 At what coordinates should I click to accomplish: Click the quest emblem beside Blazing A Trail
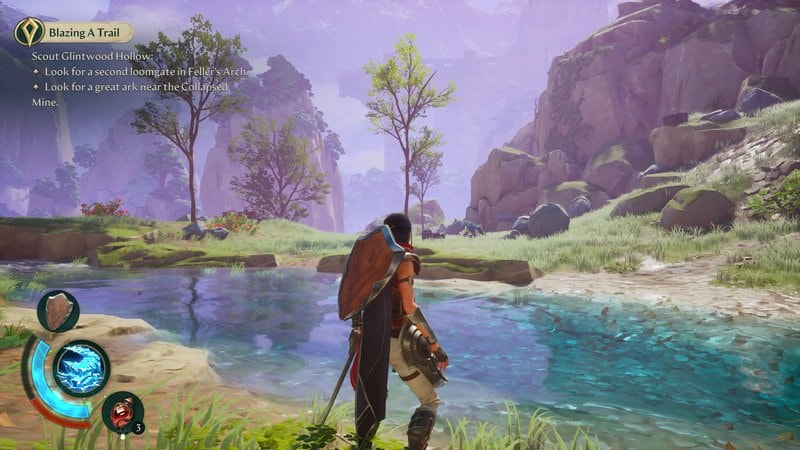[x=27, y=32]
